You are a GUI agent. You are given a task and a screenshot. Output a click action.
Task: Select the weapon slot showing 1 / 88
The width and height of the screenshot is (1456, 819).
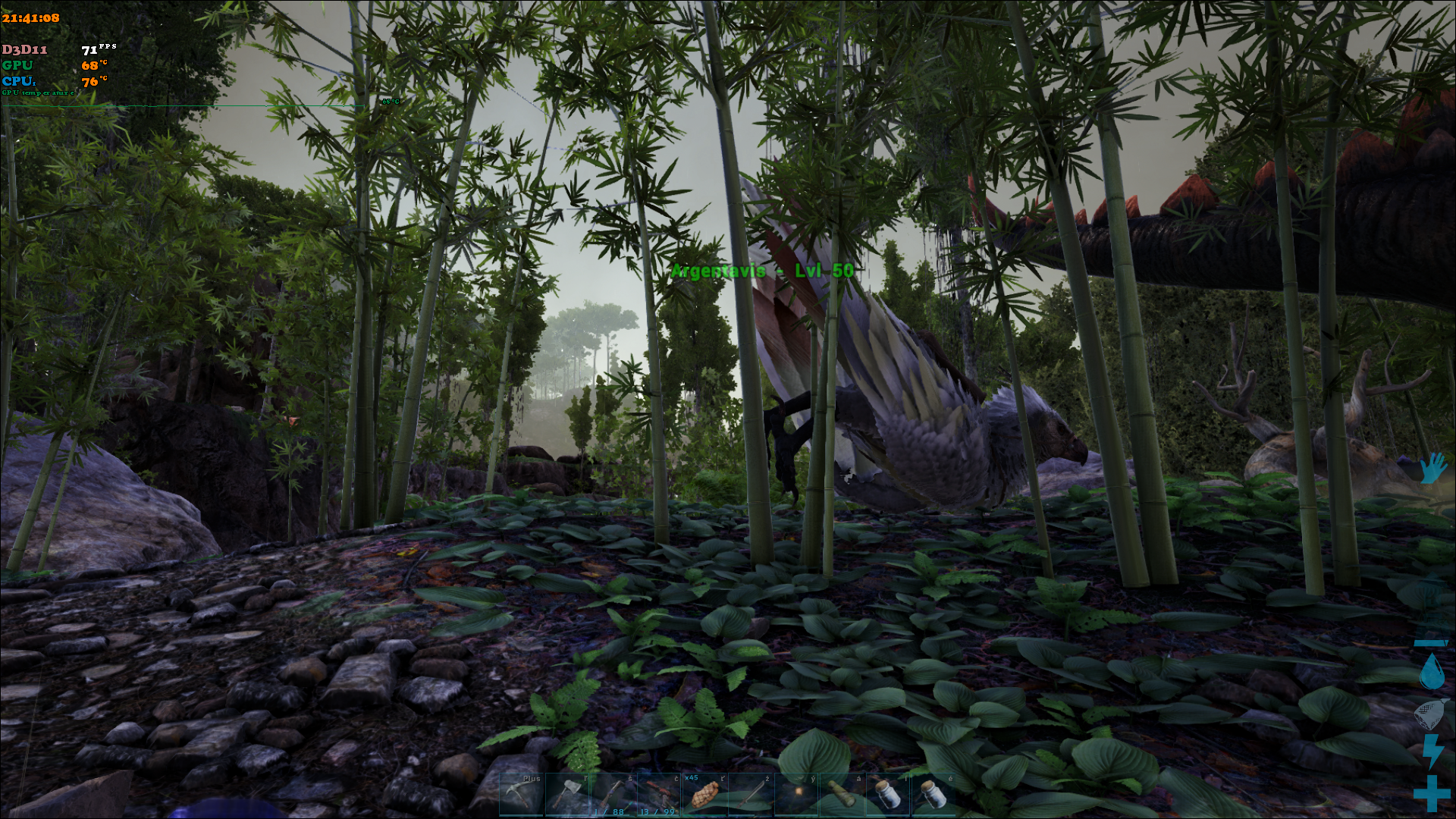click(x=613, y=795)
